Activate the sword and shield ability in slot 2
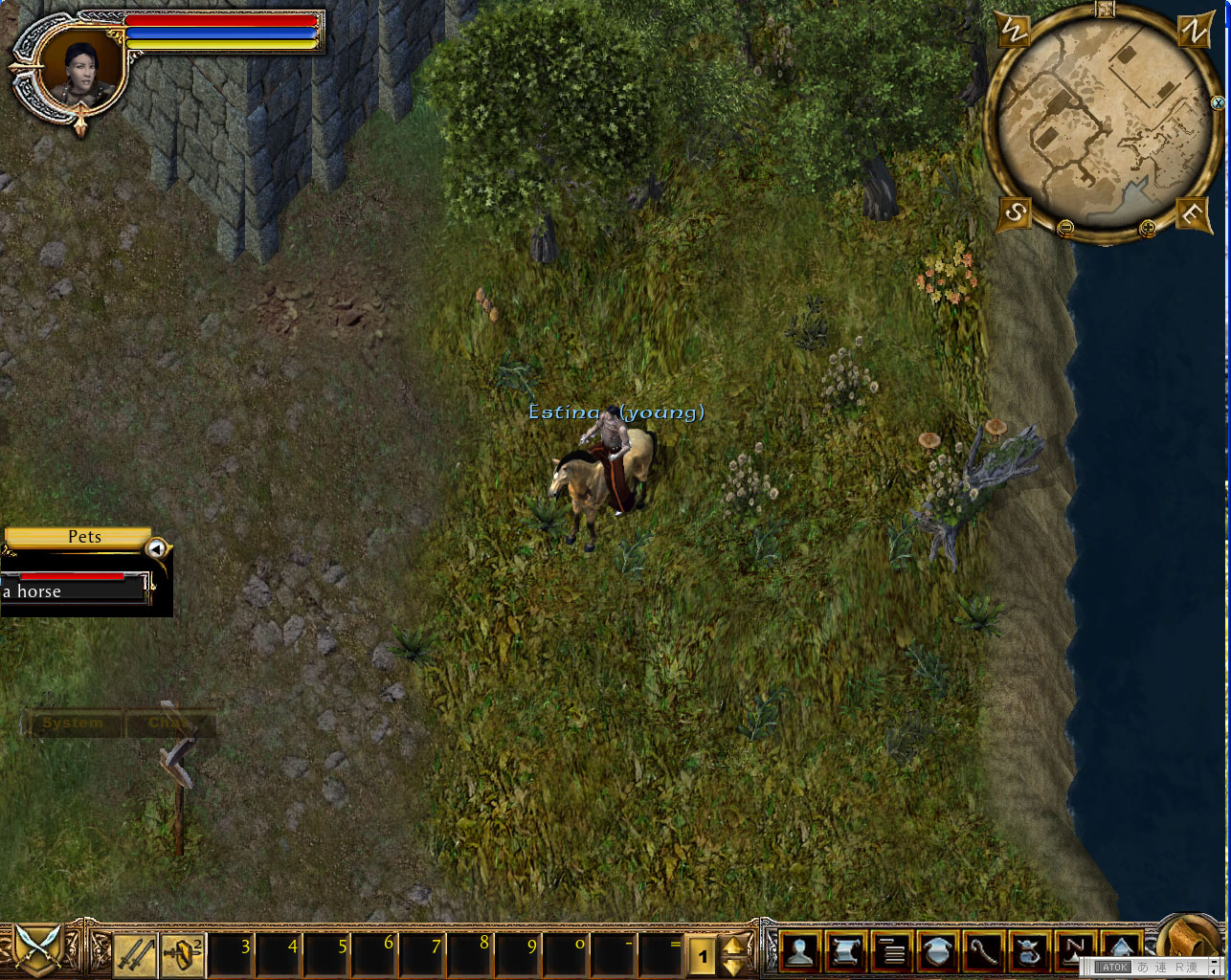1231x980 pixels. [183, 954]
